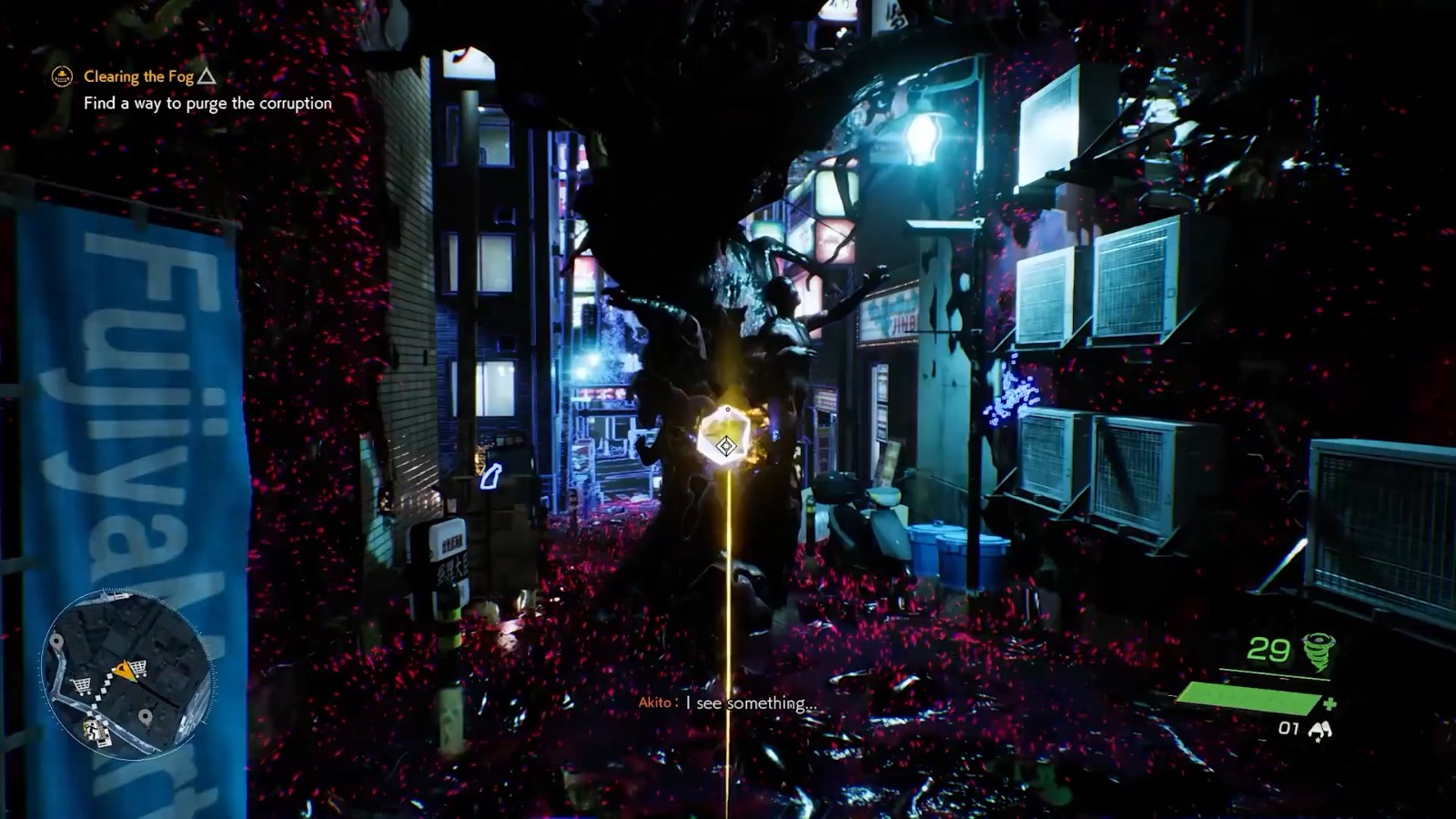Select the Clearing the Fog mission title
The height and width of the screenshot is (819, 1456).
pos(137,77)
